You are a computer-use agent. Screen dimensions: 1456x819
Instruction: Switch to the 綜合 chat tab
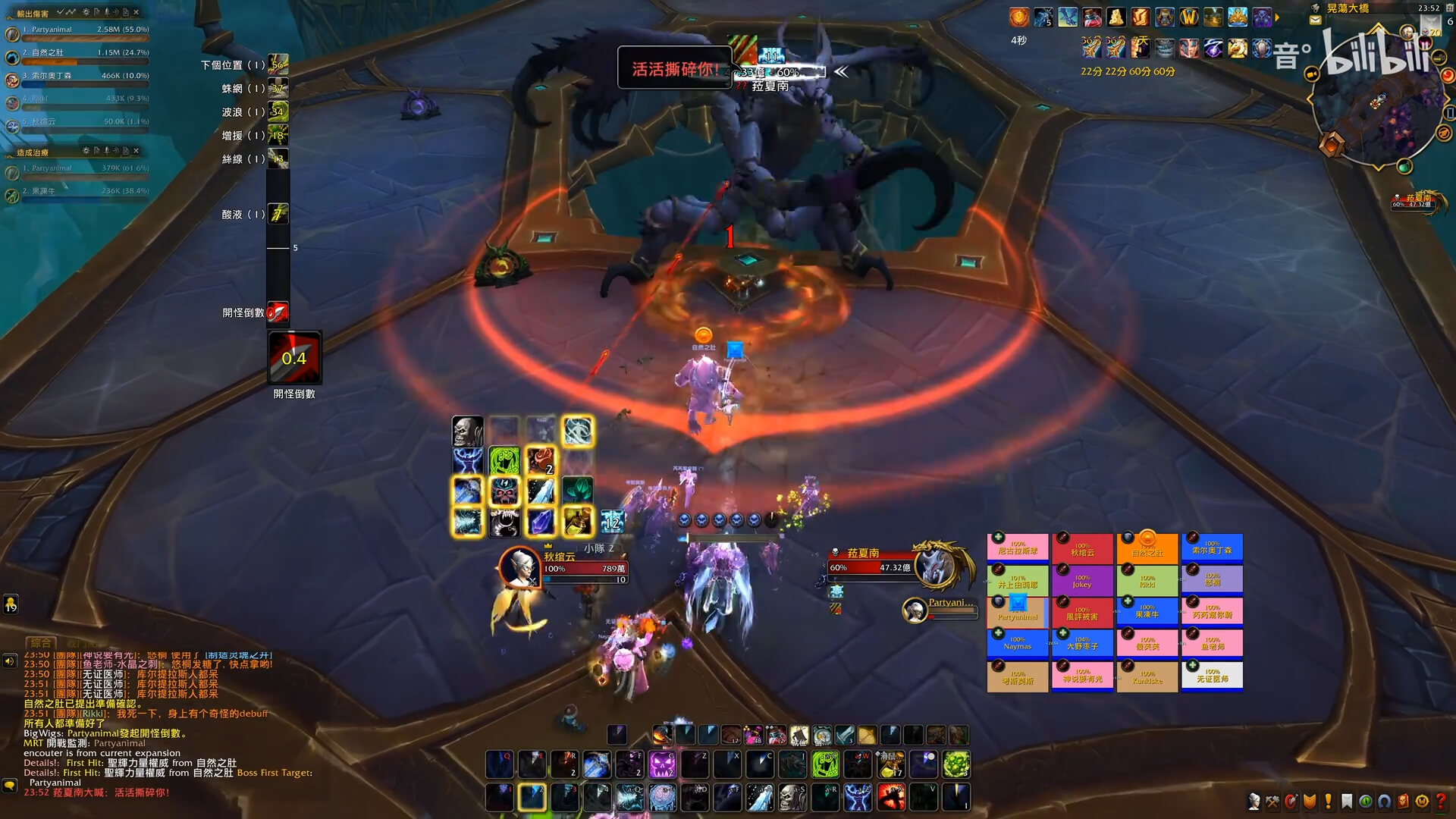click(41, 643)
